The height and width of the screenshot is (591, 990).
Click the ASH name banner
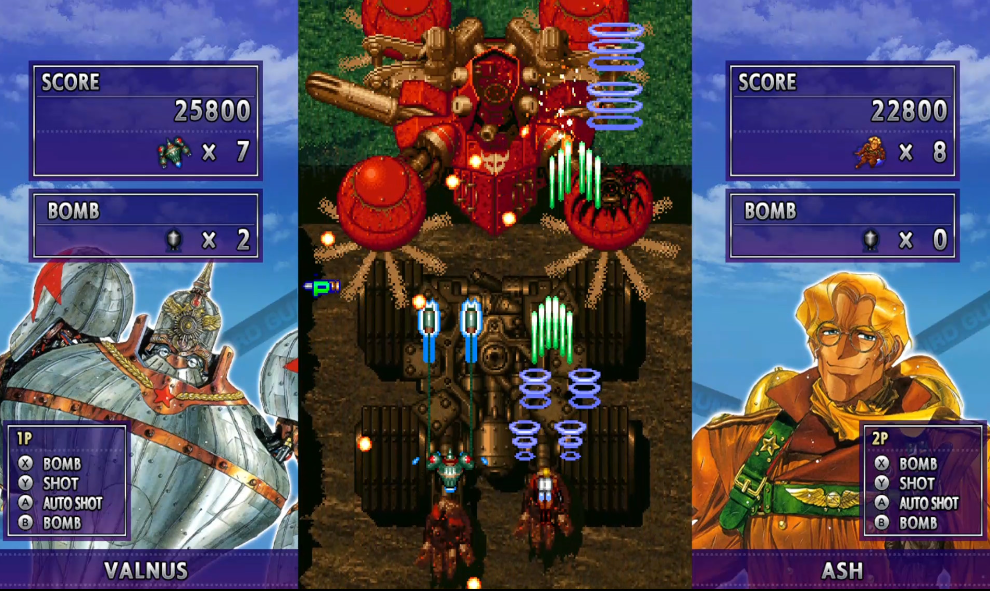[x=841, y=571]
